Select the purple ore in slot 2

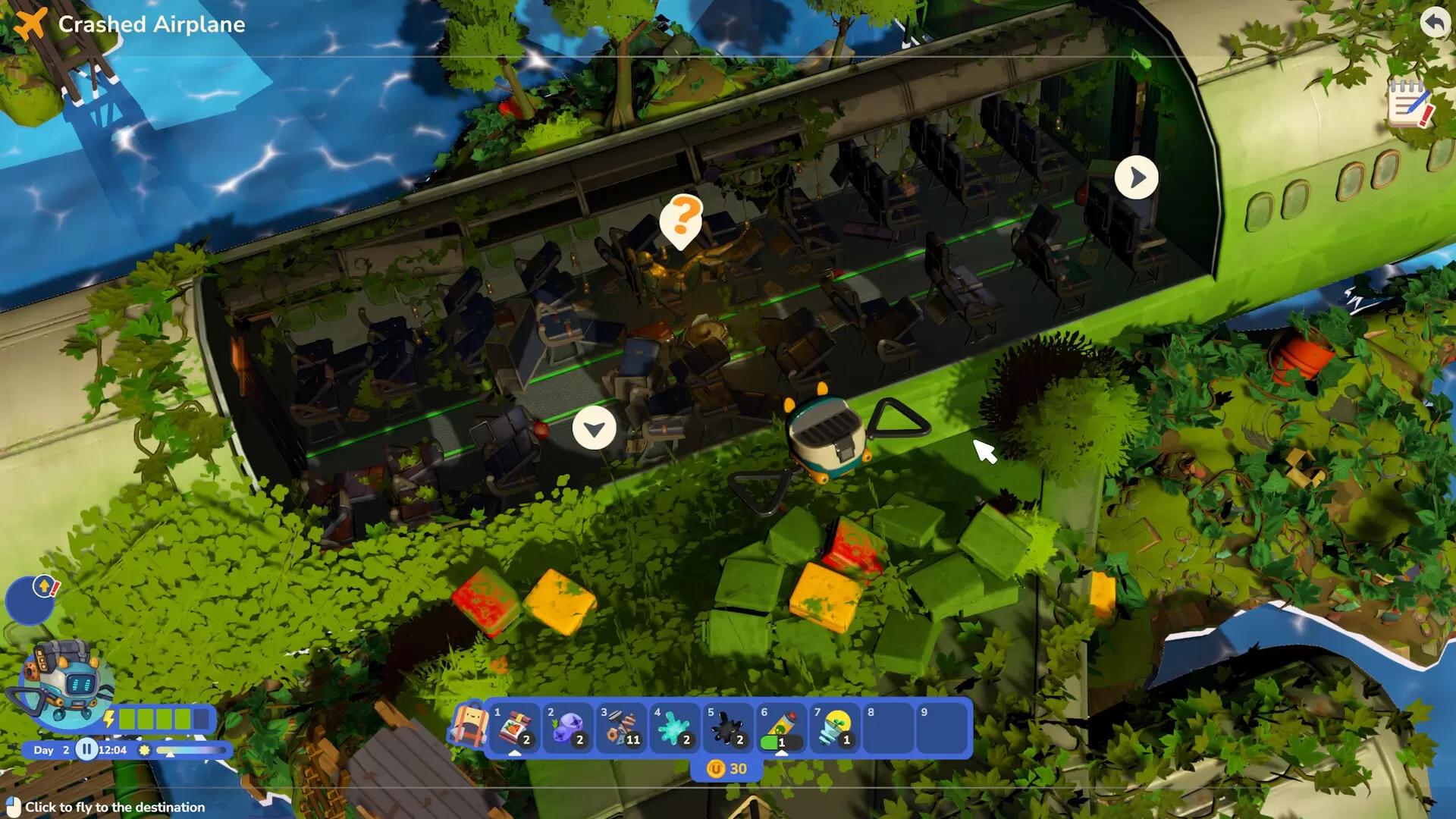click(x=568, y=729)
